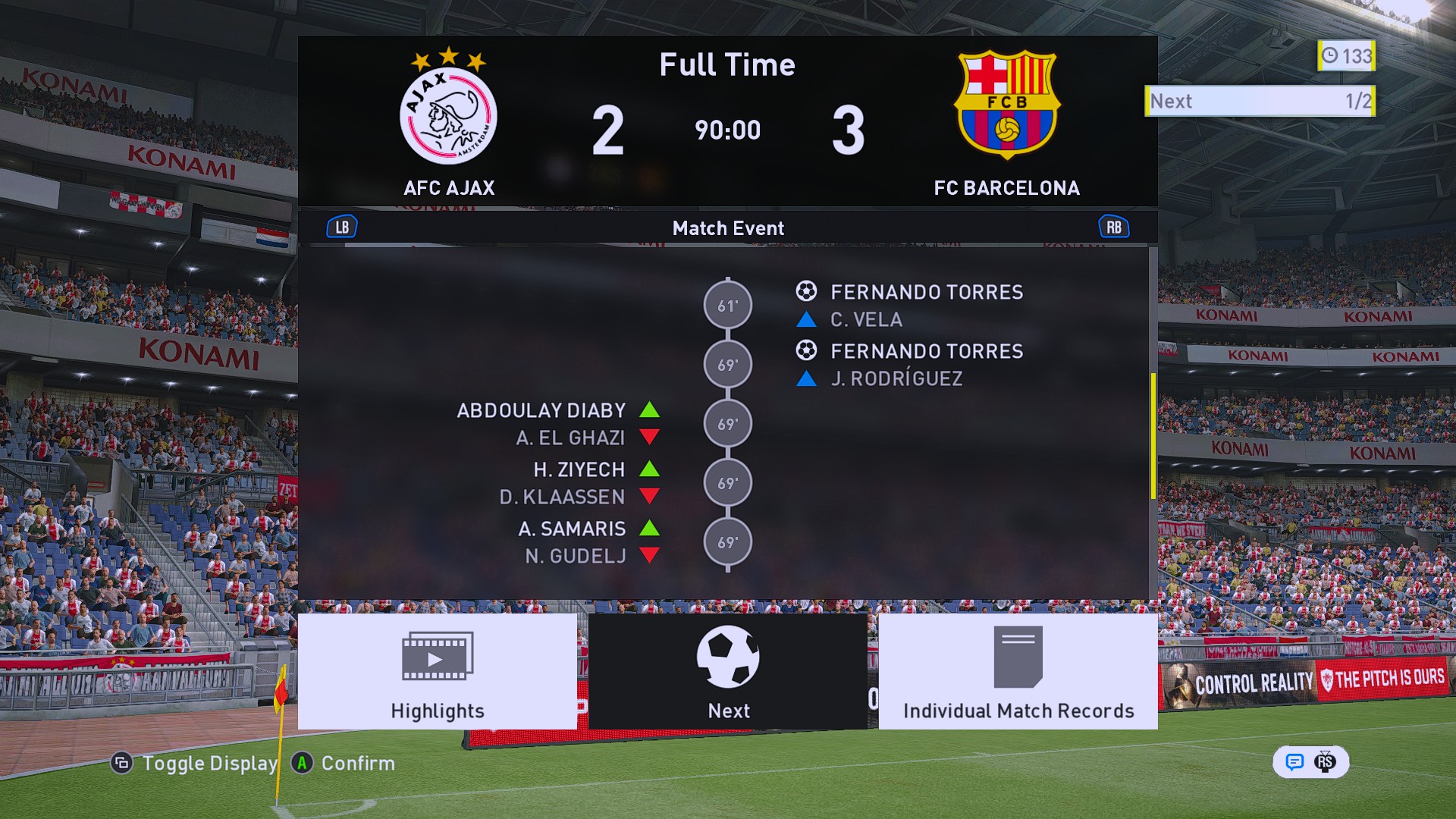The height and width of the screenshot is (819, 1456).
Task: Select the Next soccer ball tile
Action: click(x=728, y=671)
